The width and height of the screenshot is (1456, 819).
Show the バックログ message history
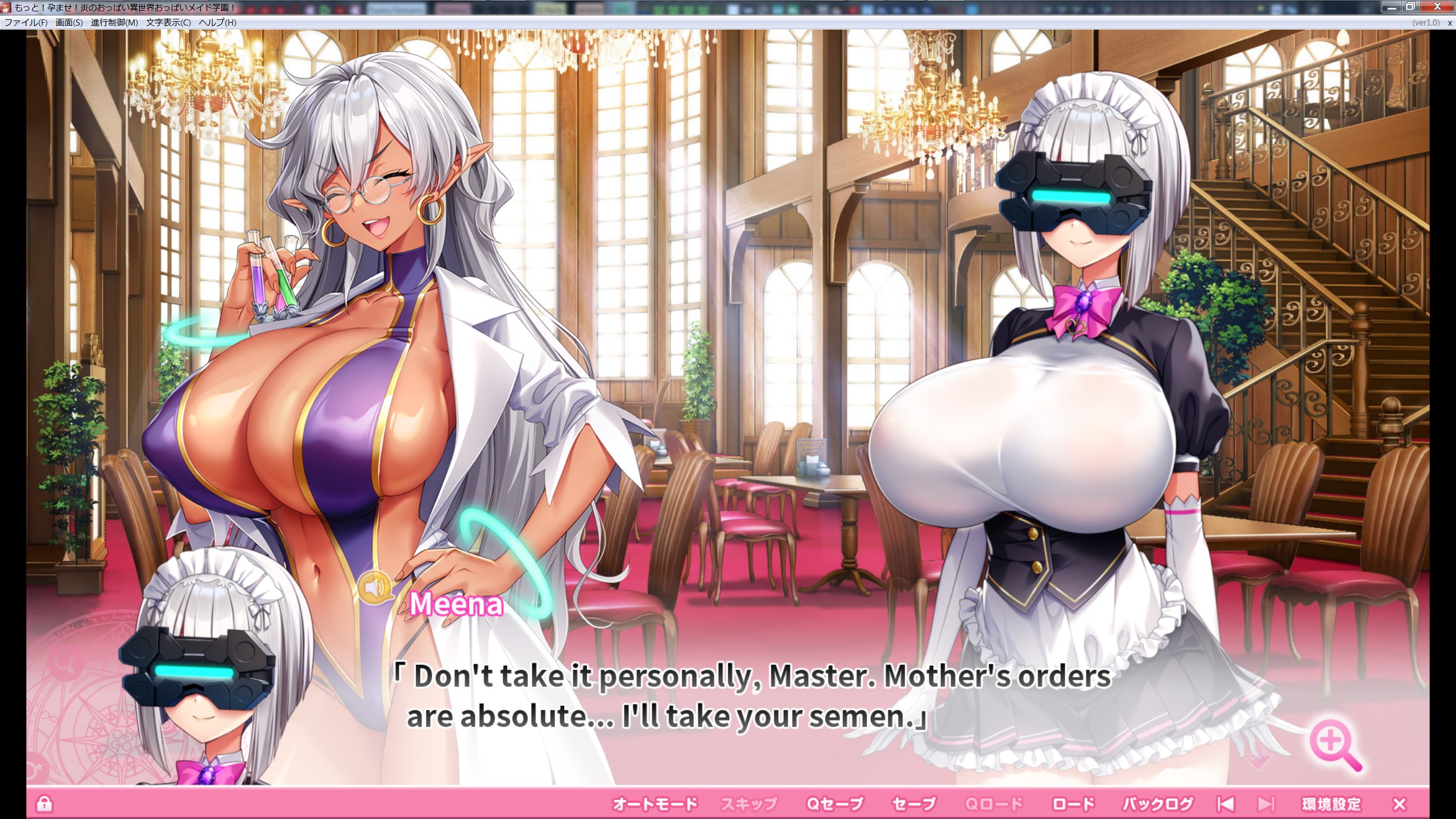pos(1157,804)
